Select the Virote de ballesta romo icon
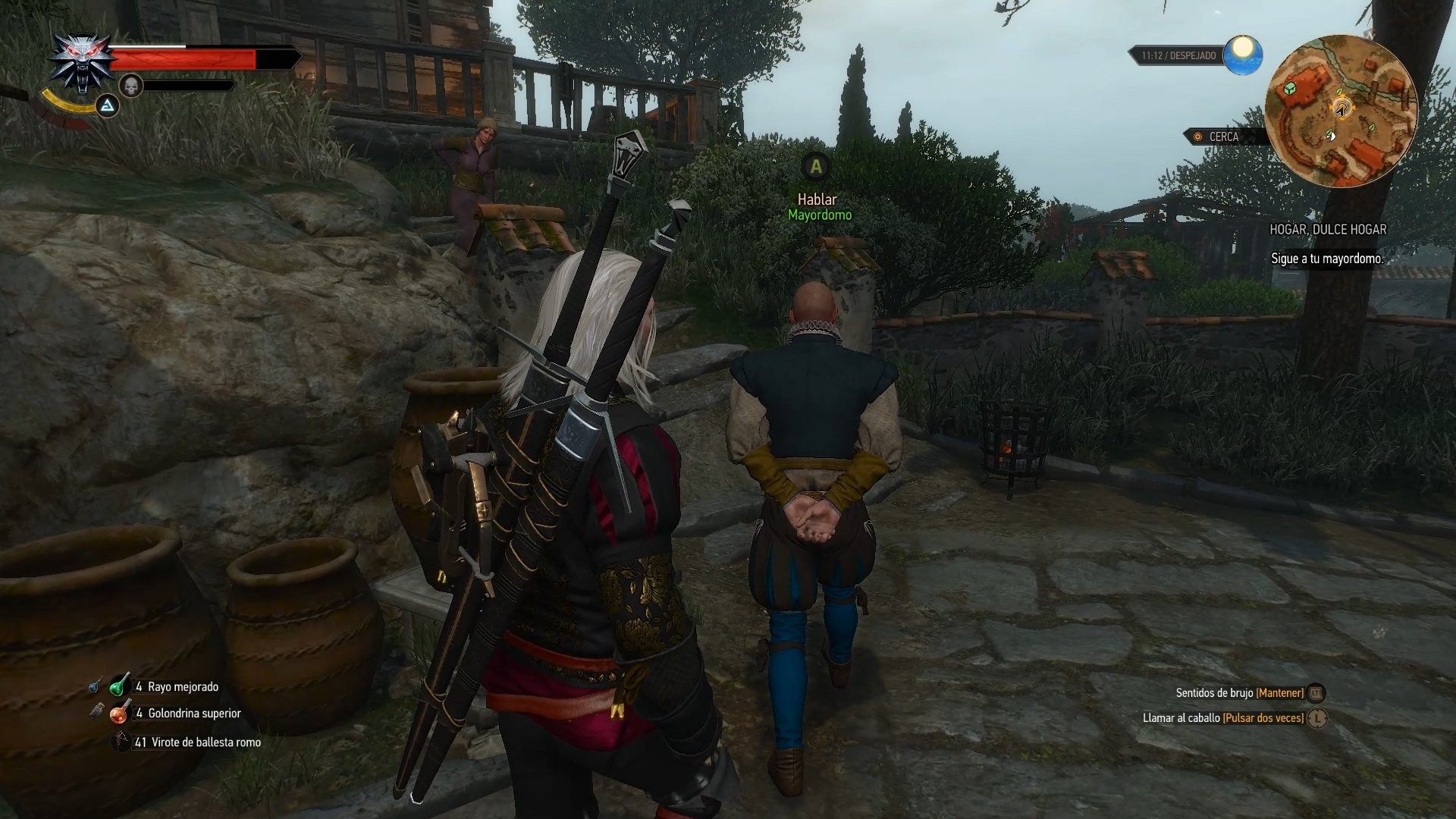Screen dimensions: 1456x819 [120, 742]
